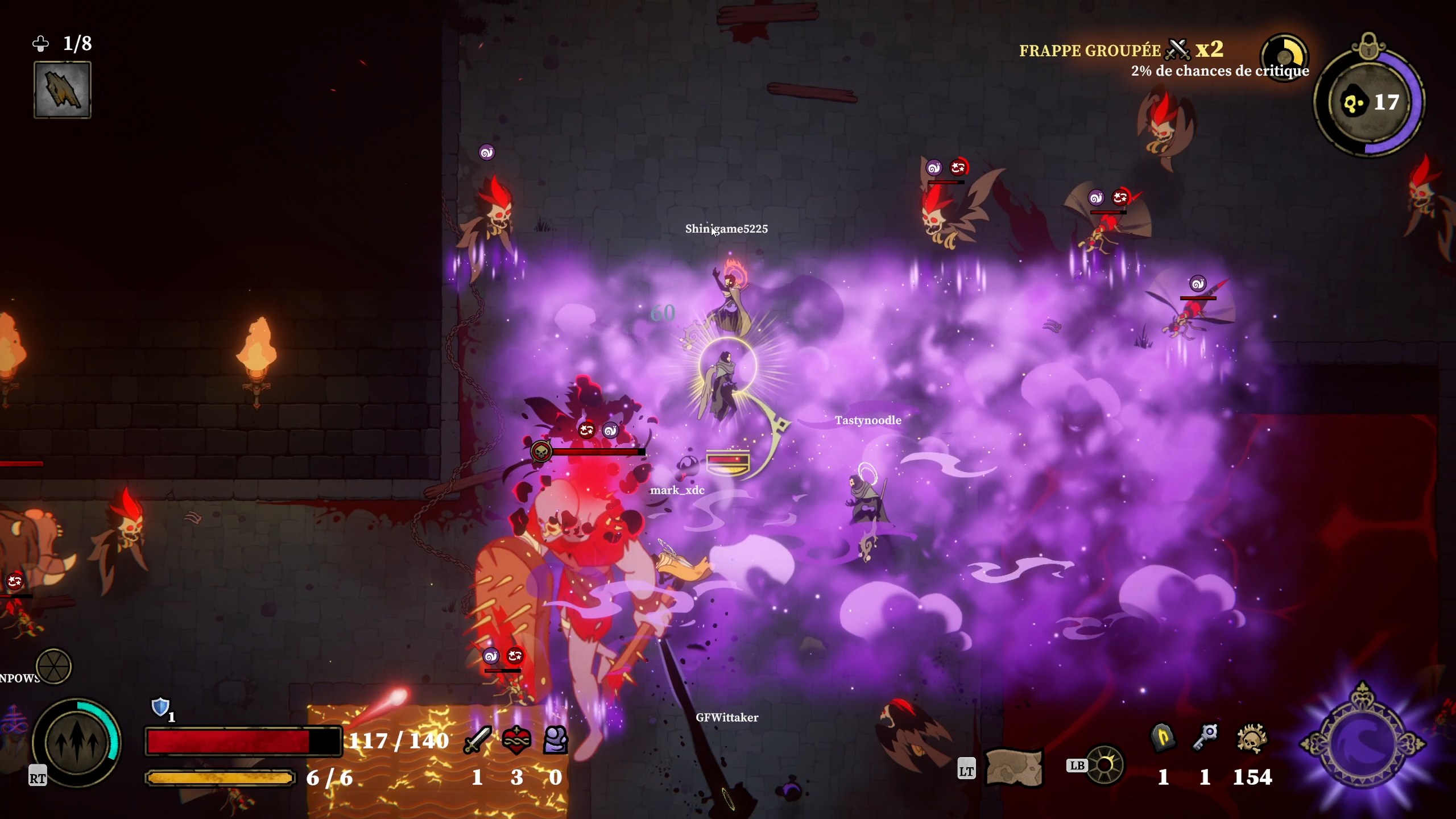Click the purple armor stat icon
Screen dimensions: 1456x819
556,740
